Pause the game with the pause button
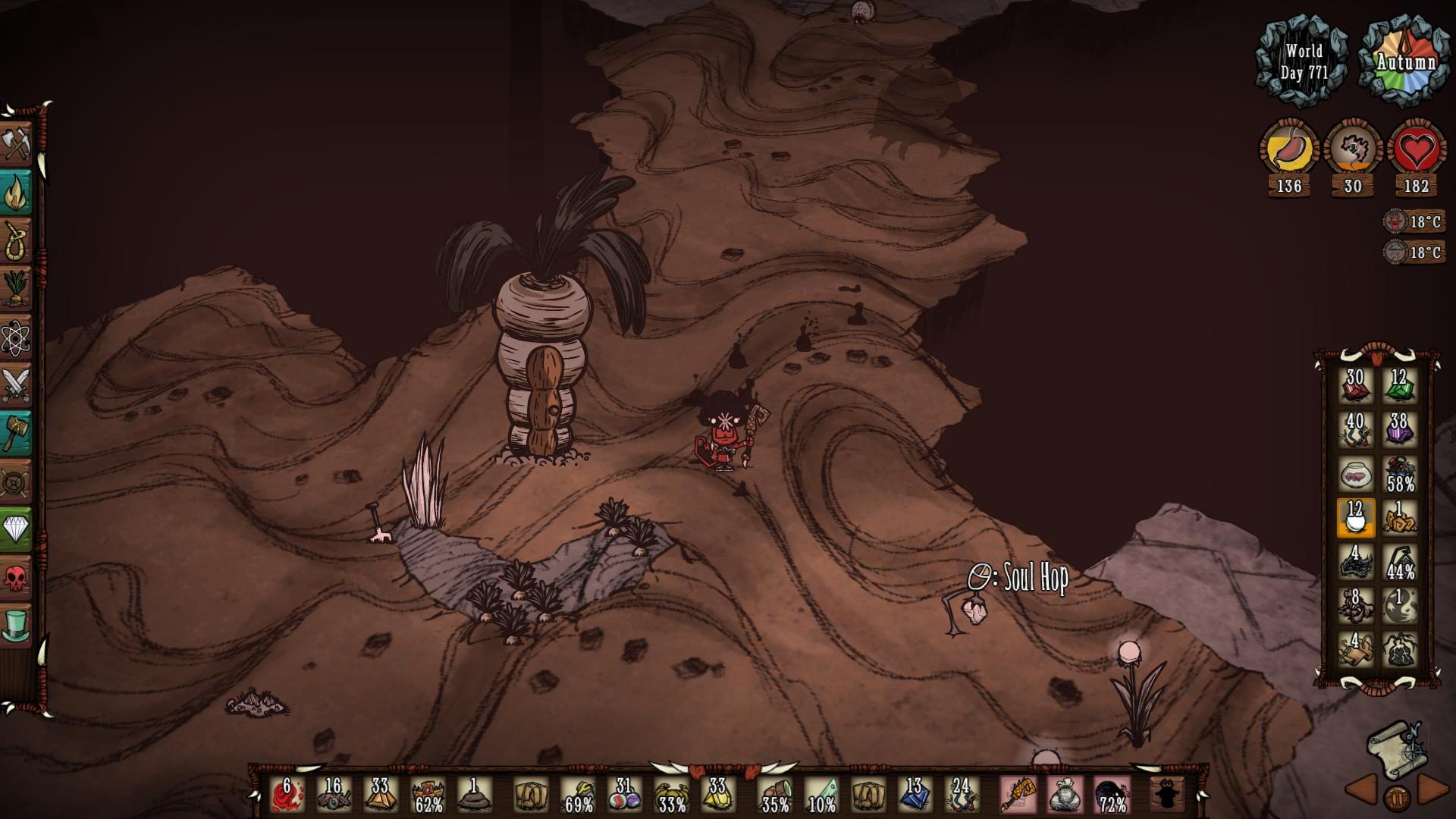 [x=1397, y=798]
